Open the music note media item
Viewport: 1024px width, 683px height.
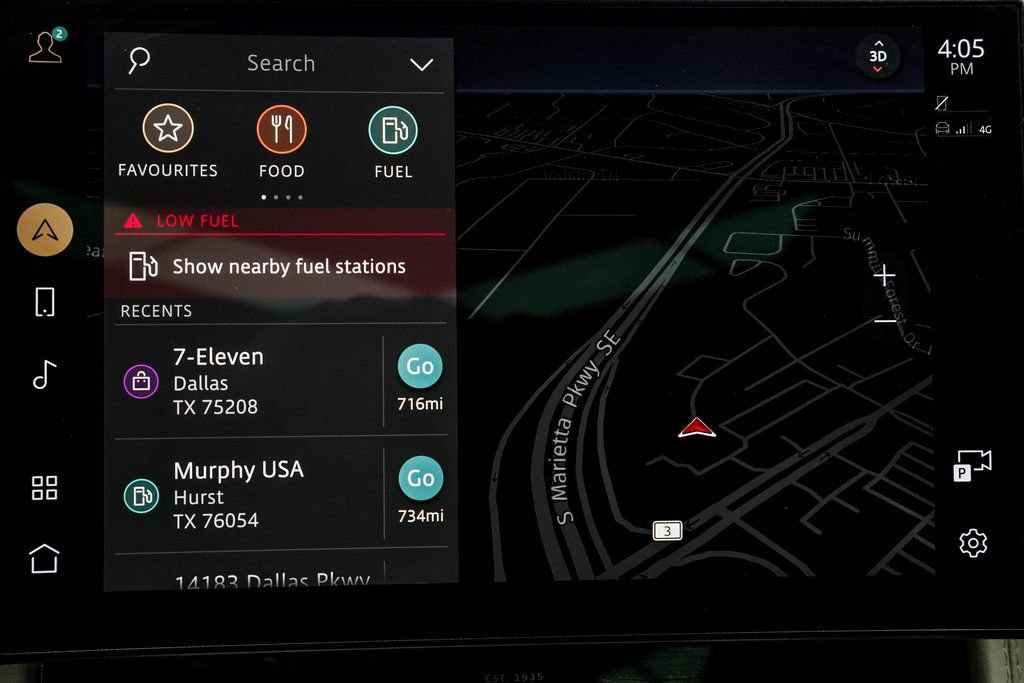click(44, 374)
